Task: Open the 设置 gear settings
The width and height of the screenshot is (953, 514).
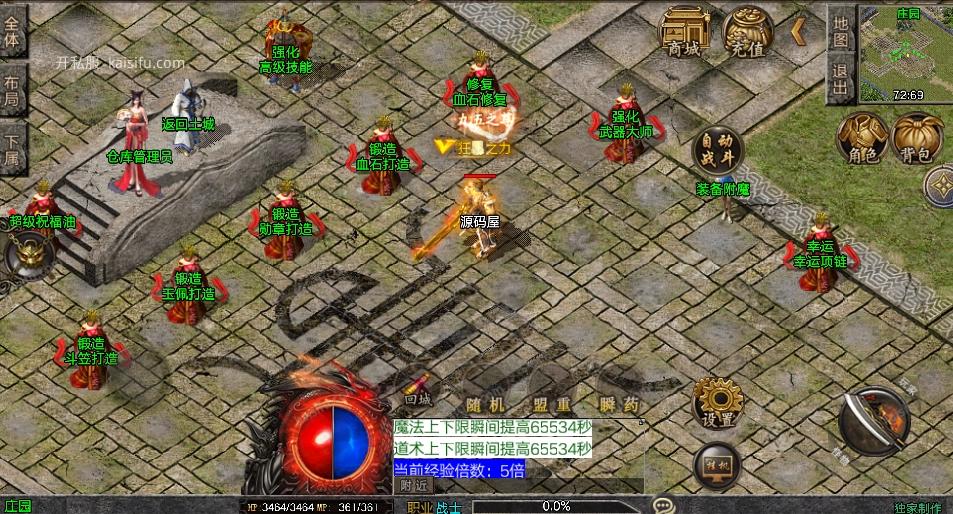Action: tap(718, 402)
